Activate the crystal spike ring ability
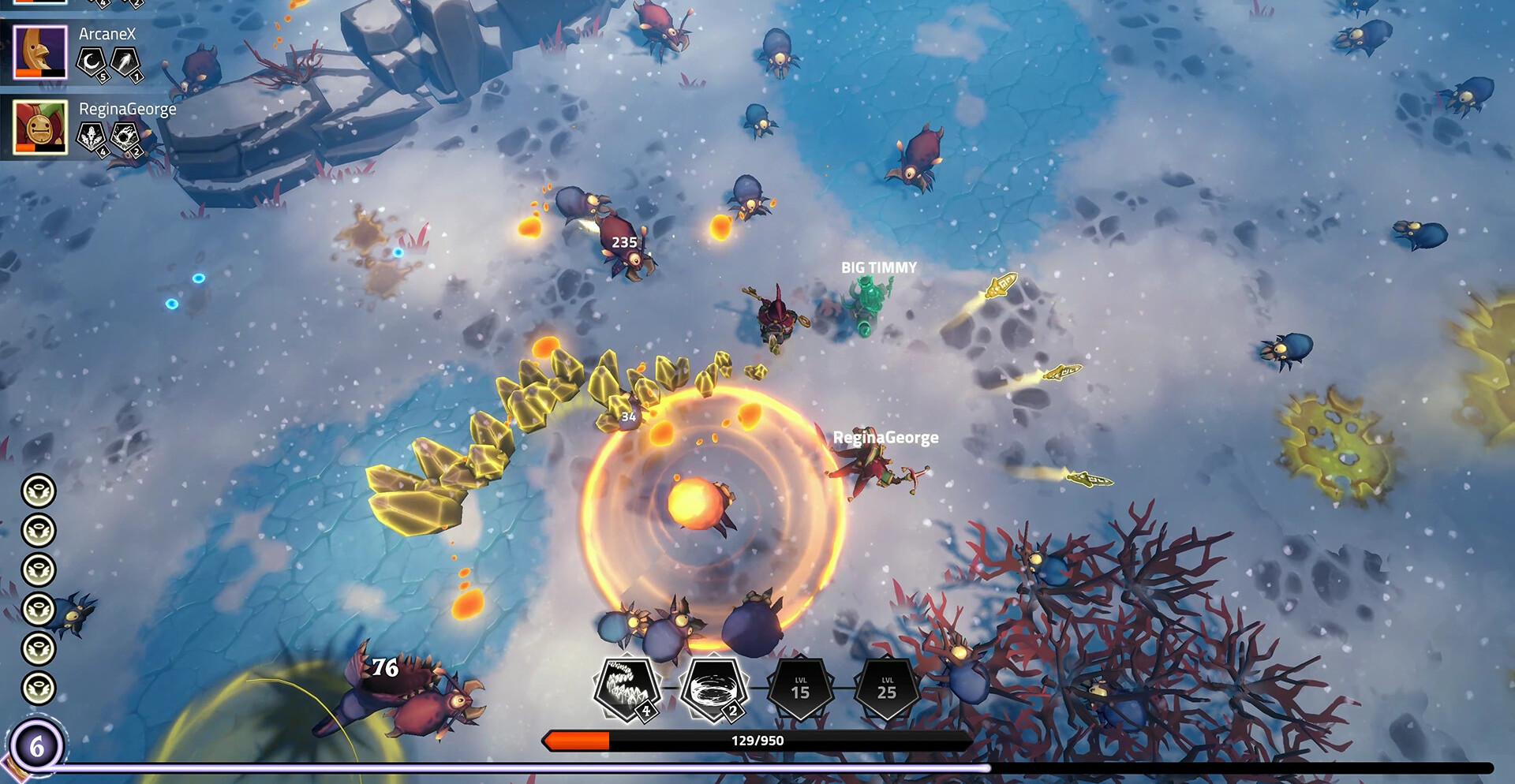This screenshot has height=784, width=1515. pos(627,689)
